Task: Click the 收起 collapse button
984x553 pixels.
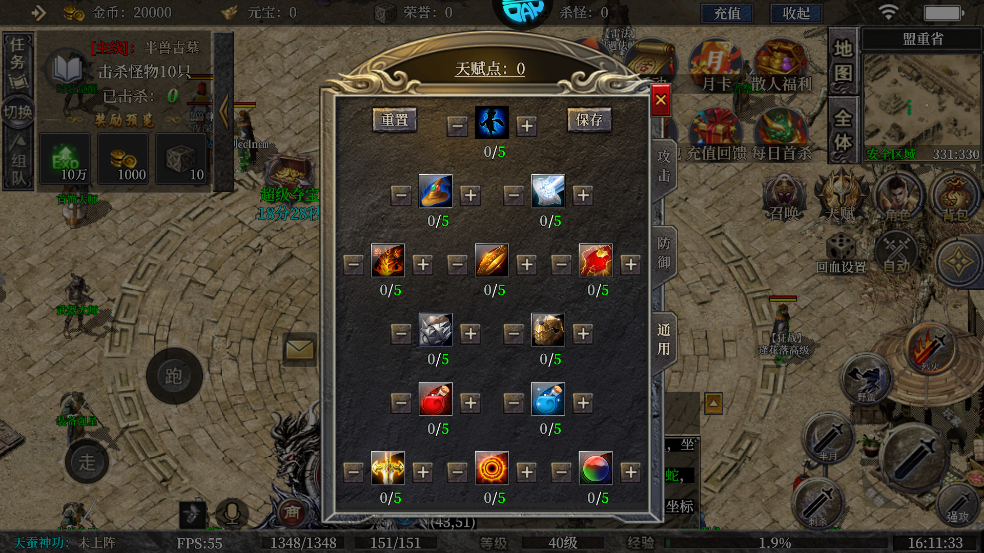Action: pos(796,13)
